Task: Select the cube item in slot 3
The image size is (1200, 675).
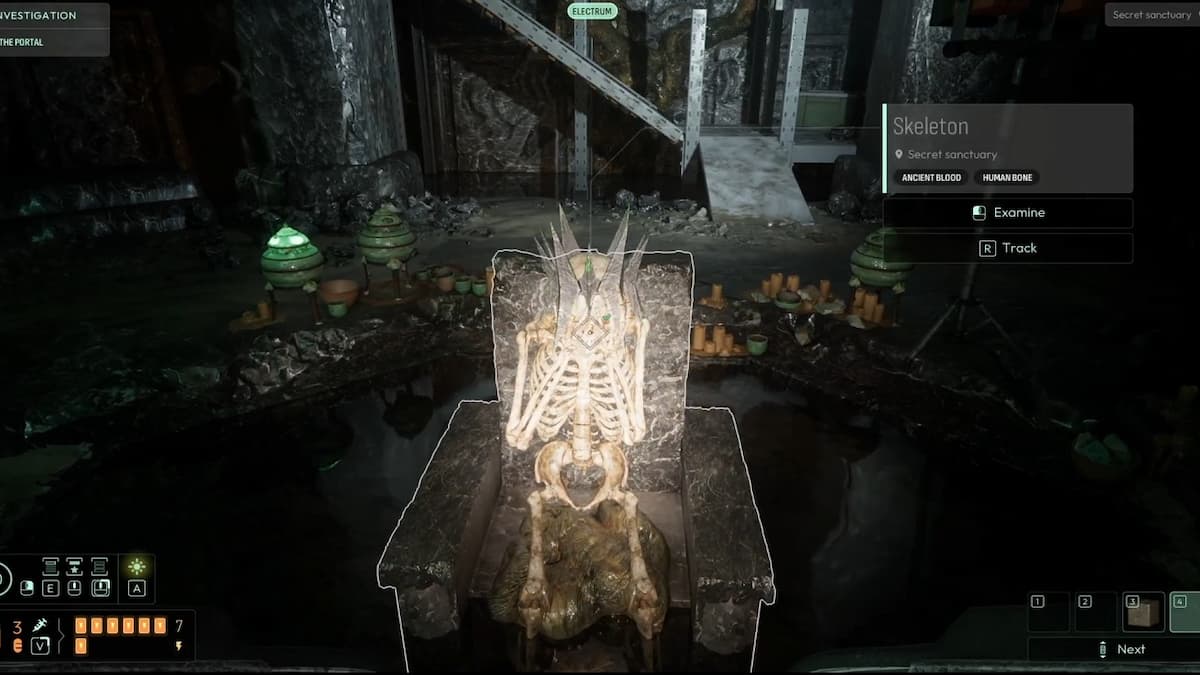Action: [x=1143, y=612]
